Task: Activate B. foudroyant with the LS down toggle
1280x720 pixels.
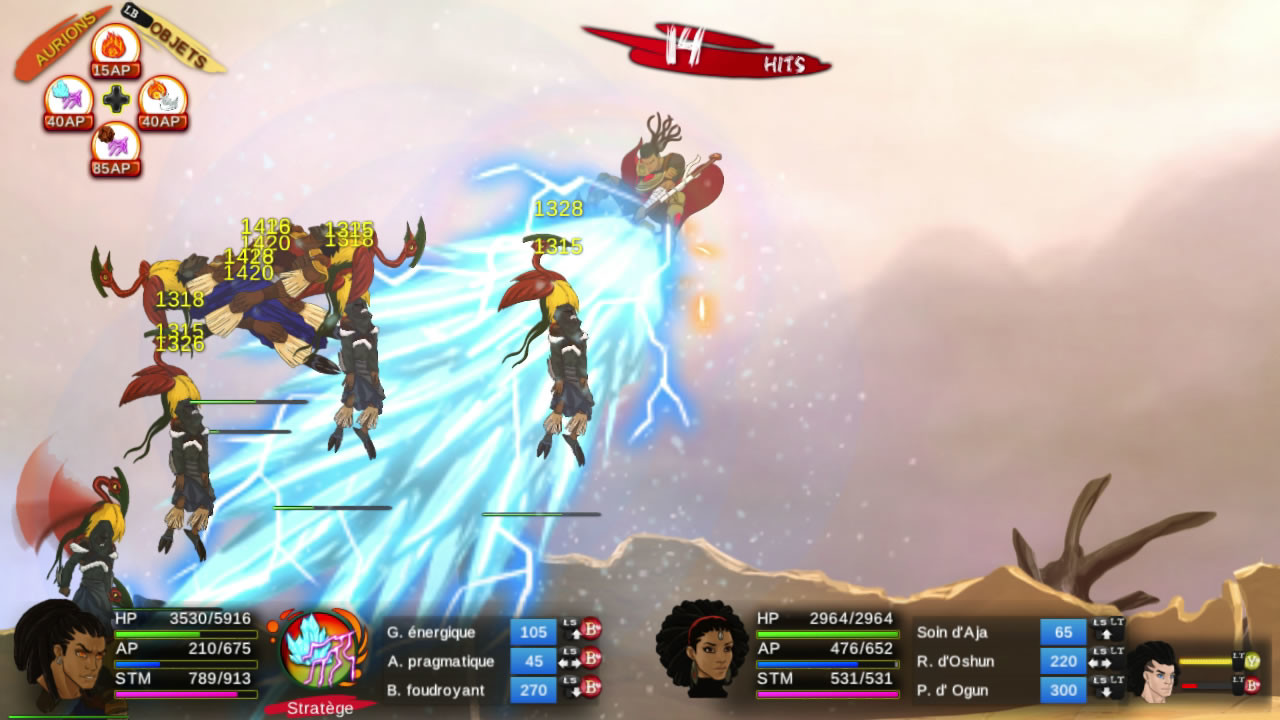Action: click(572, 688)
